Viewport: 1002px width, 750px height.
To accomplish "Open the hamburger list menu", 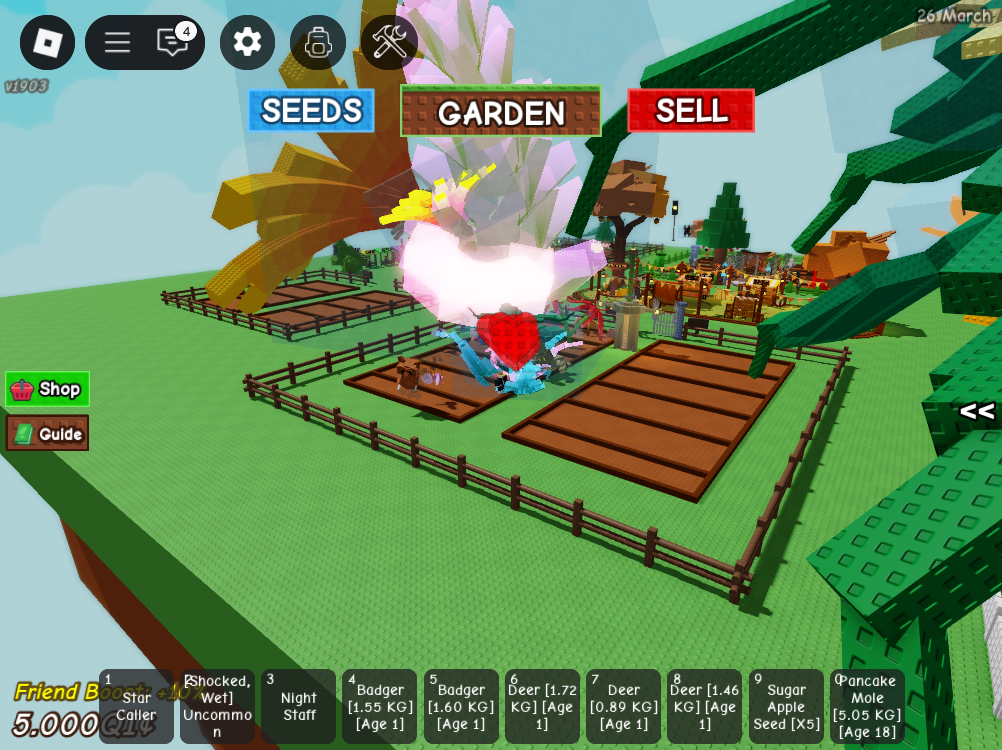I will point(117,42).
